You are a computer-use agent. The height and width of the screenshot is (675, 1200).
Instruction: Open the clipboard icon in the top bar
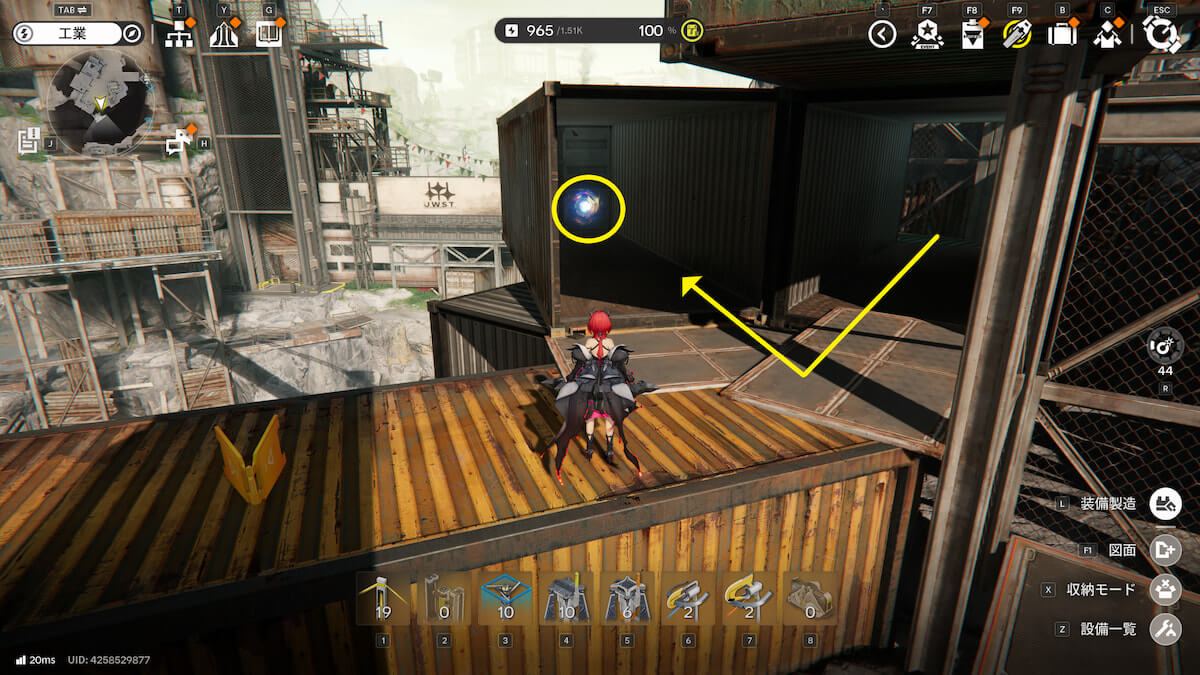pyautogui.click(x=972, y=36)
